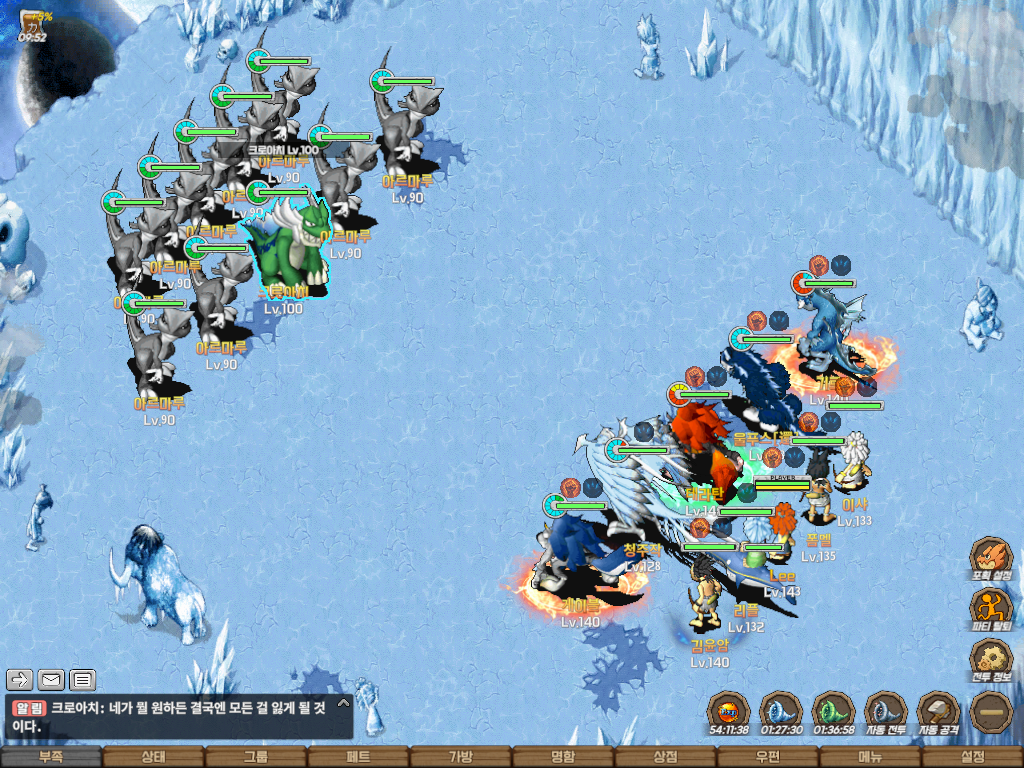The height and width of the screenshot is (768, 1024).
Task: Expand the chat log with the caret
Action: coord(343,704)
